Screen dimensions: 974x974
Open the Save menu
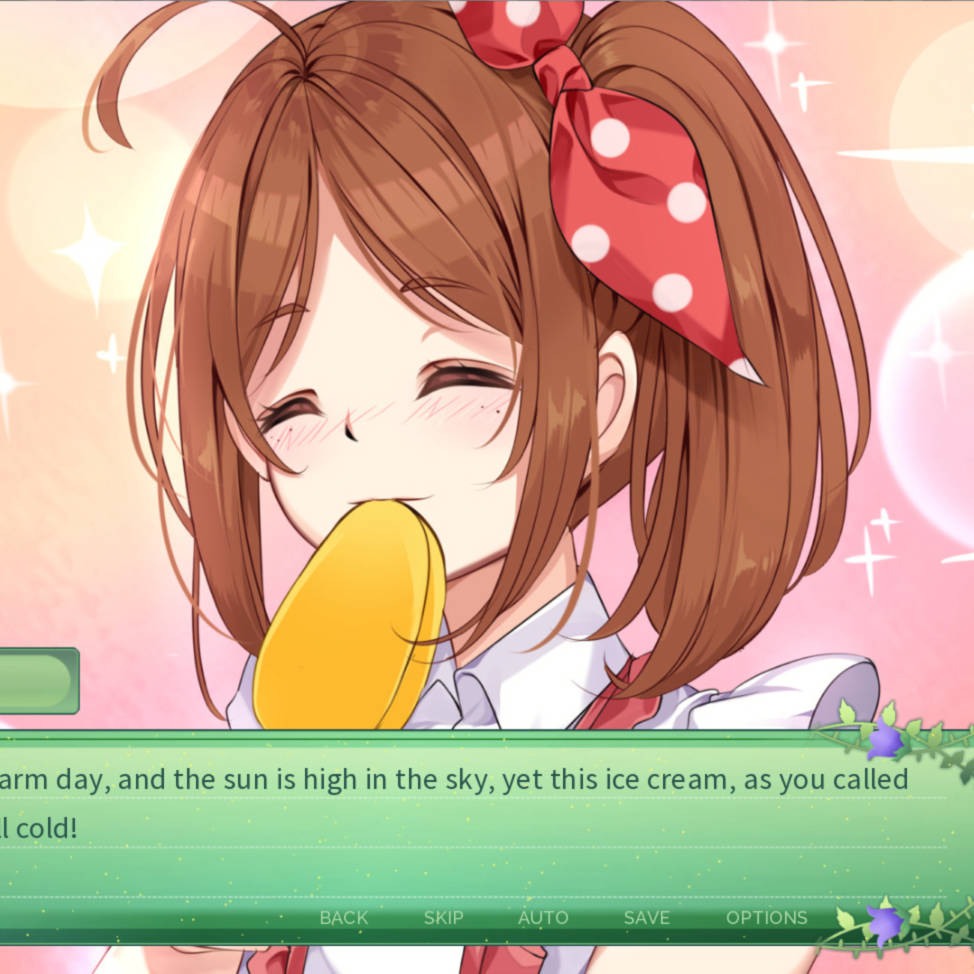pyautogui.click(x=646, y=917)
